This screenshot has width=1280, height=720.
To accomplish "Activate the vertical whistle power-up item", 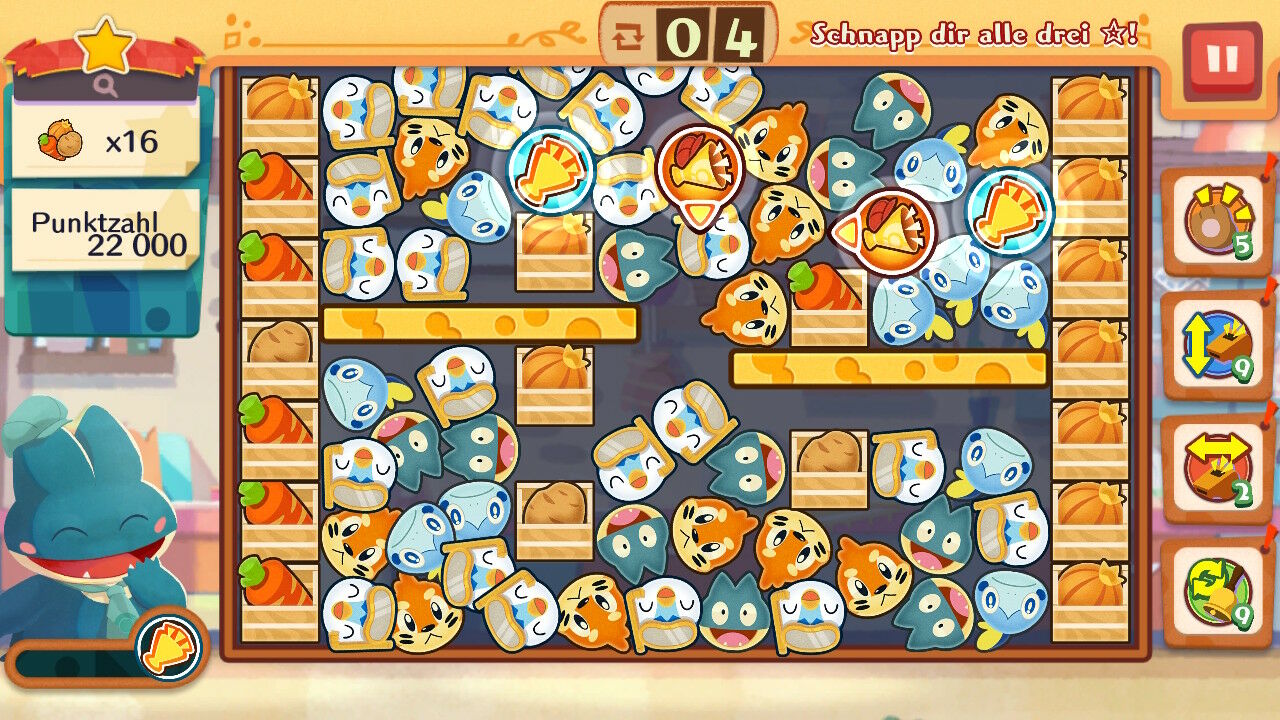I will coord(1216,345).
